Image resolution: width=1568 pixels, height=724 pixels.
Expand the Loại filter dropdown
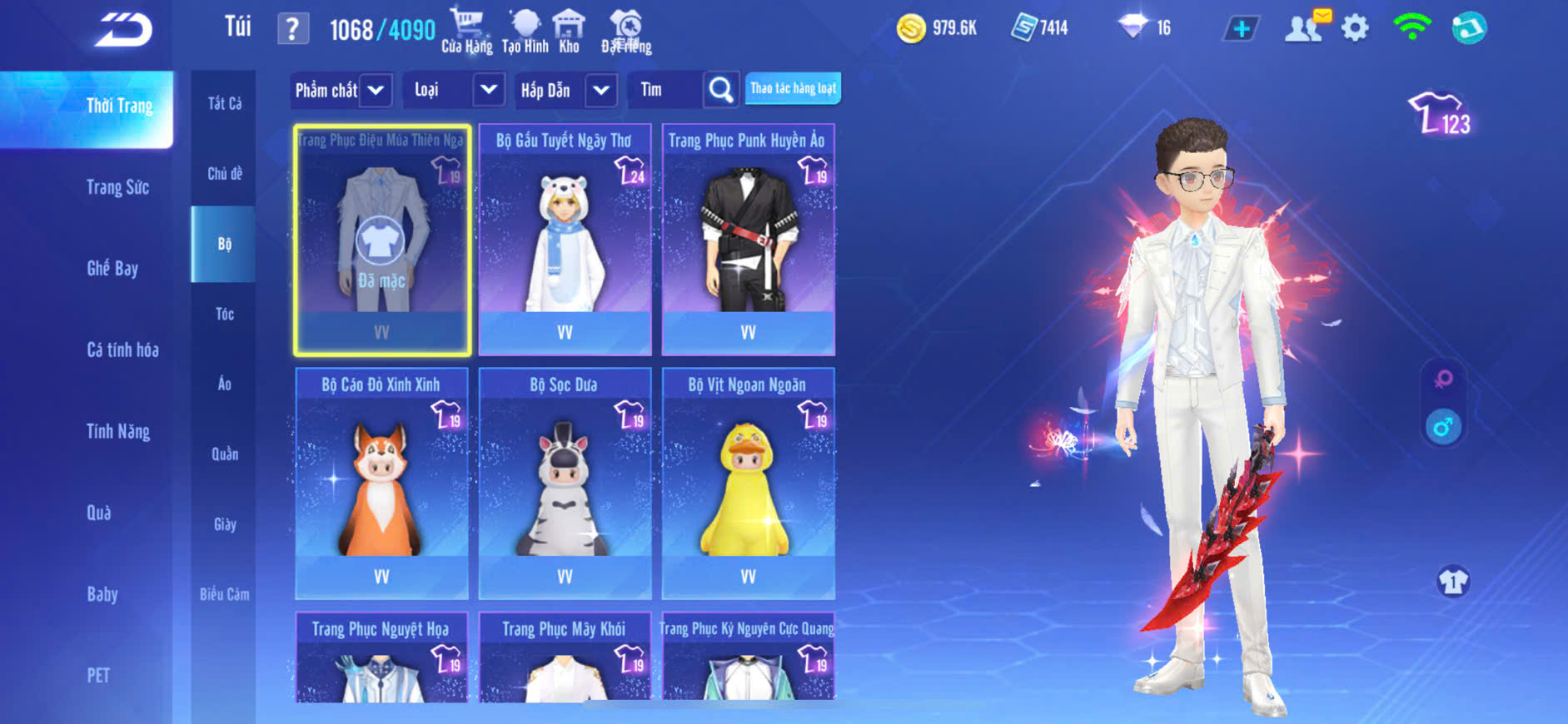coord(488,90)
